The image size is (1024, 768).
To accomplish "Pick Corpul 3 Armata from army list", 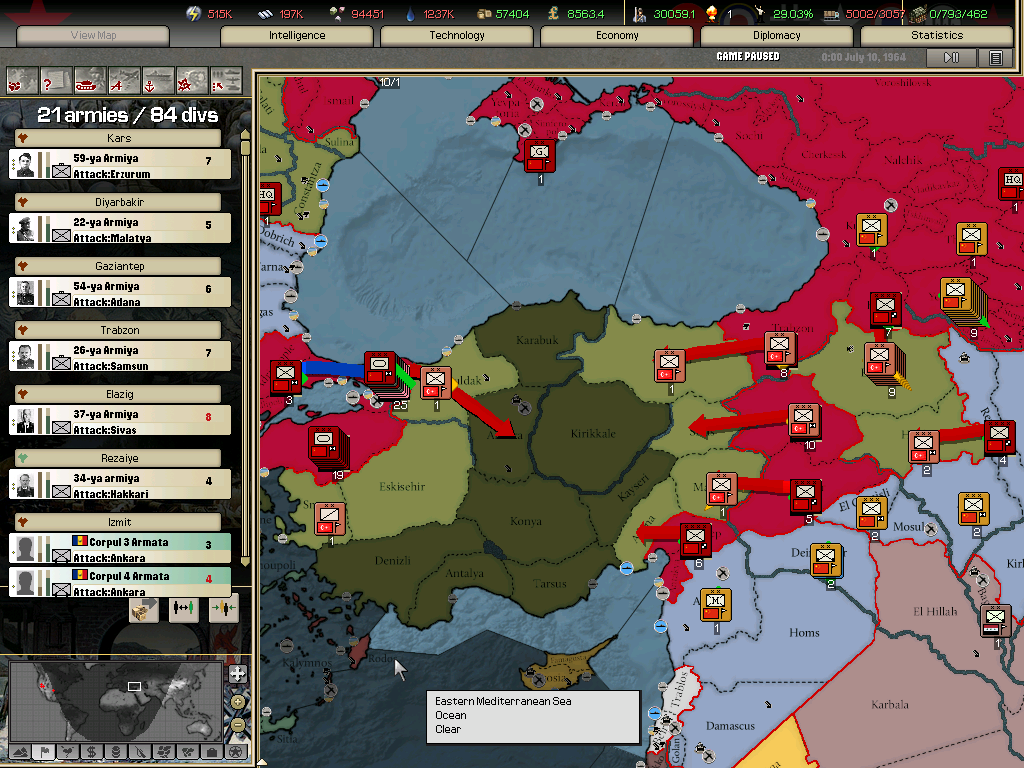I will 120,548.
